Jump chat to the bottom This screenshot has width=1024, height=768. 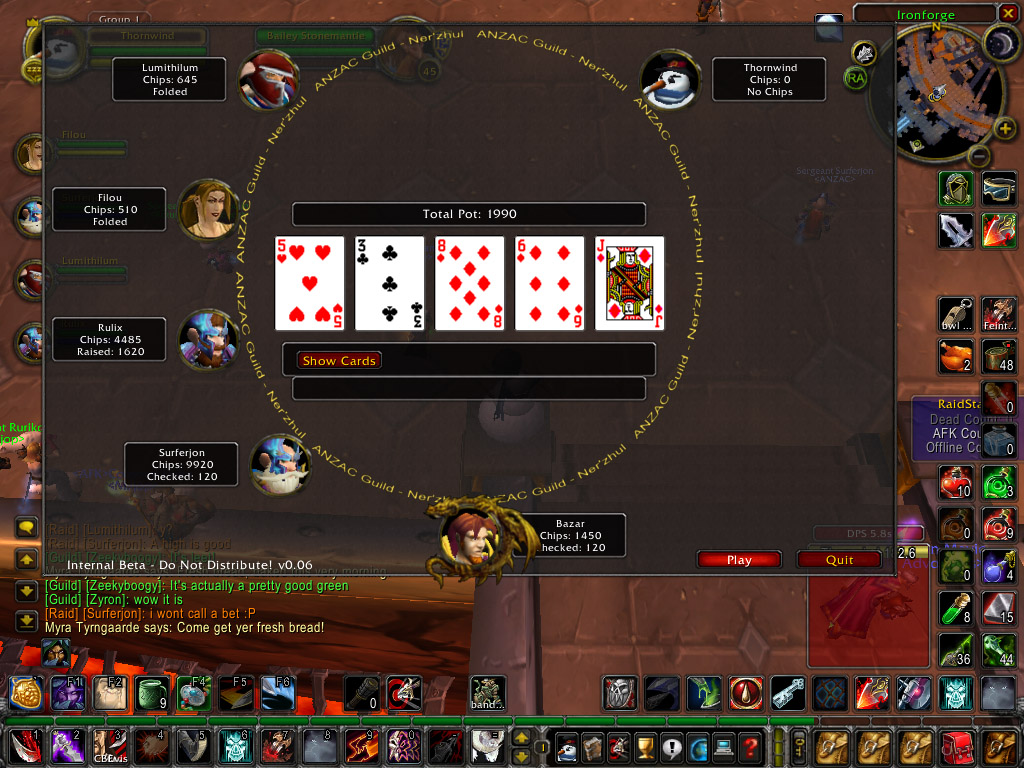[27, 621]
